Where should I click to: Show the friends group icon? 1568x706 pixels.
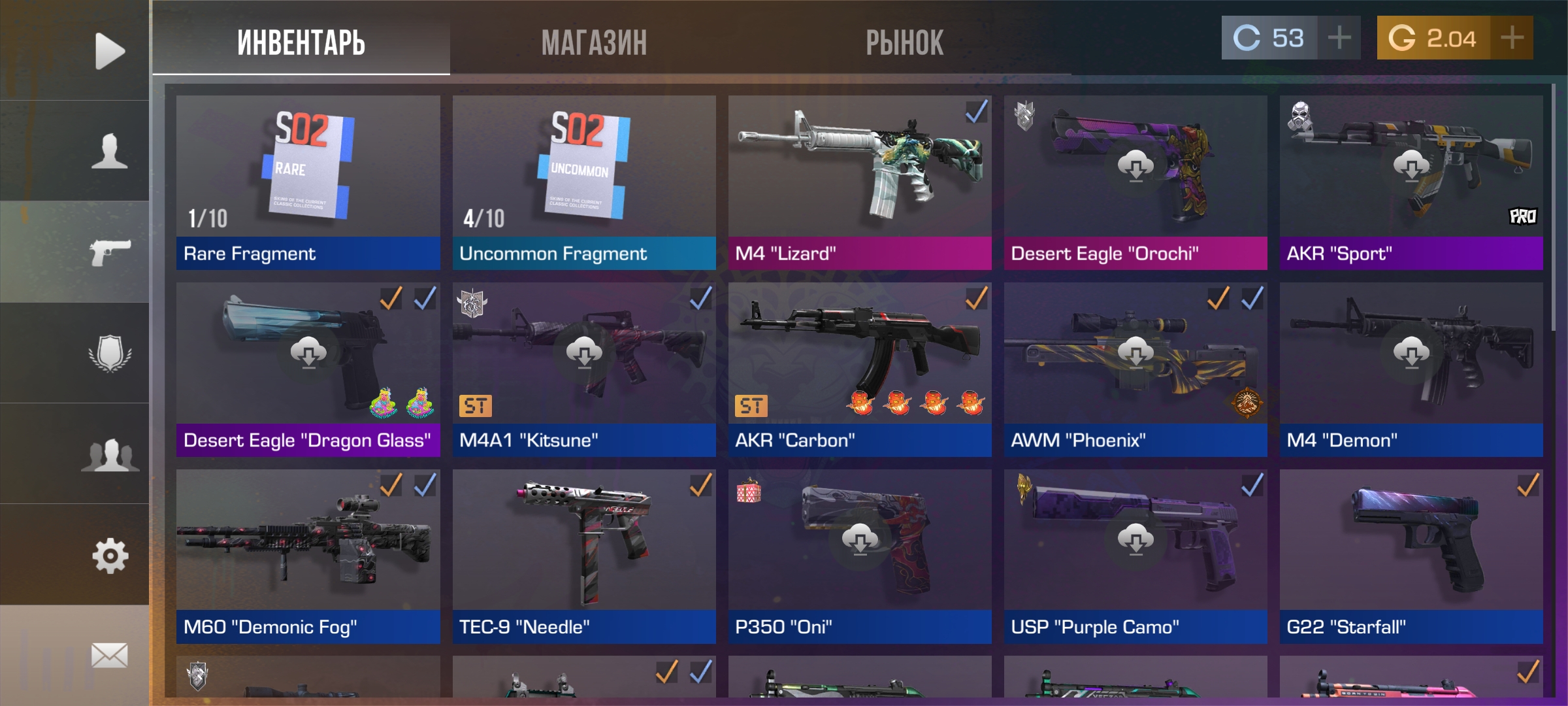click(109, 454)
